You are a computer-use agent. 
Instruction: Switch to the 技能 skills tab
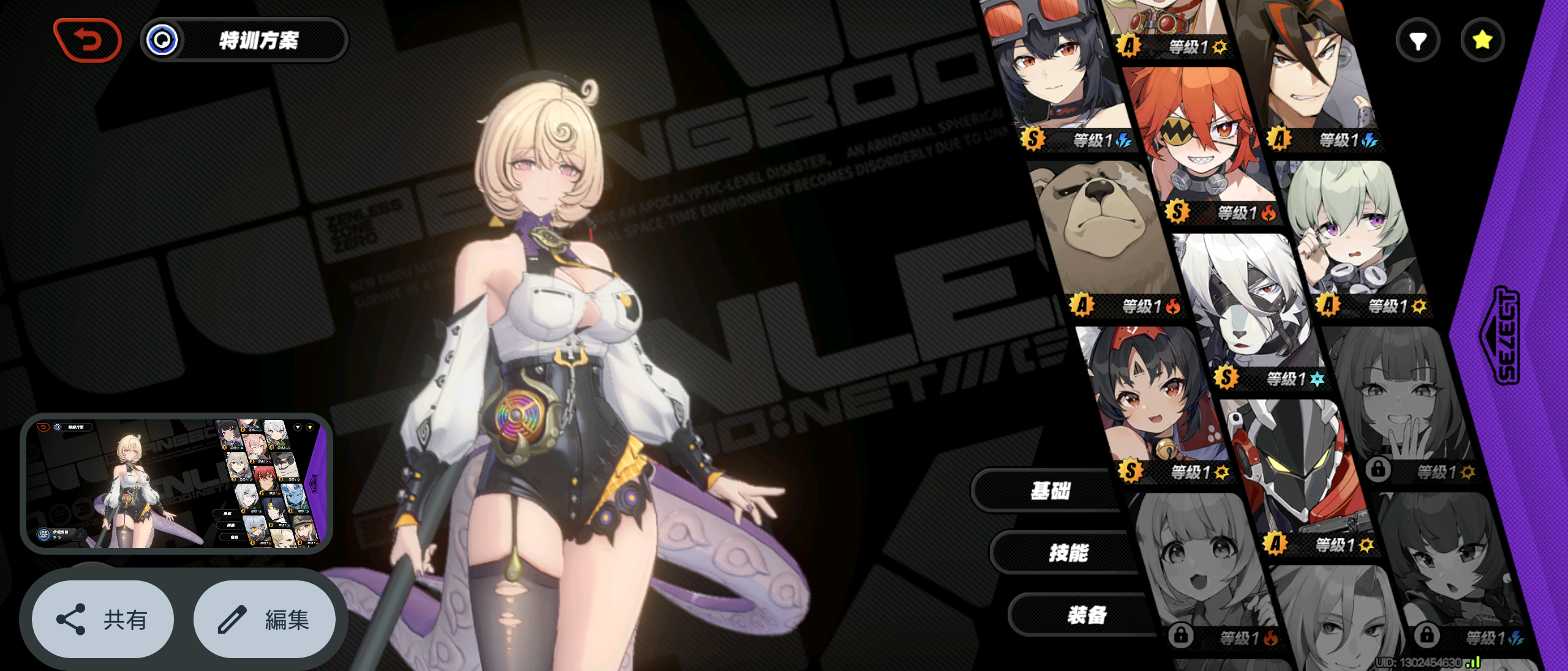[x=1068, y=553]
